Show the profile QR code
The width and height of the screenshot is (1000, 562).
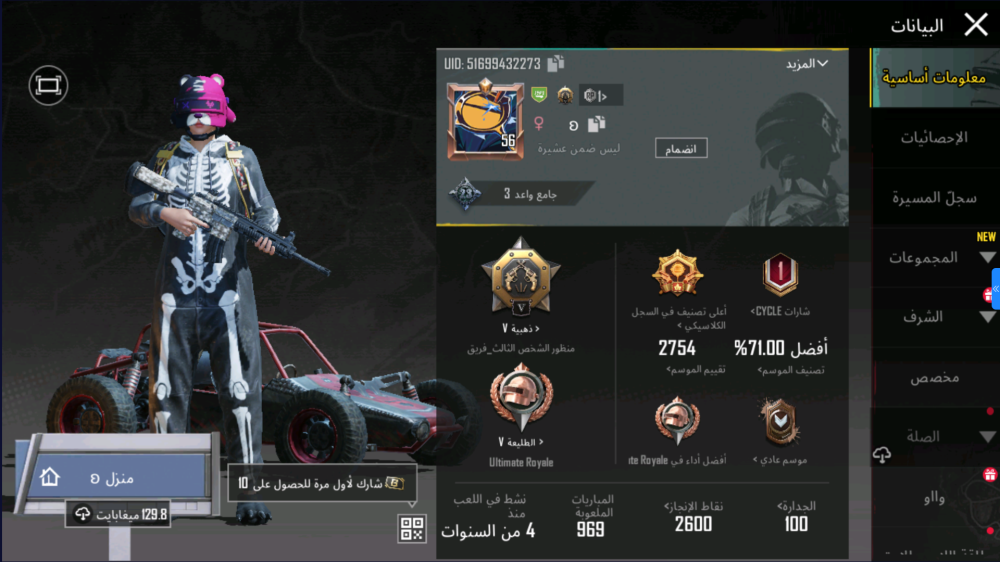412,529
